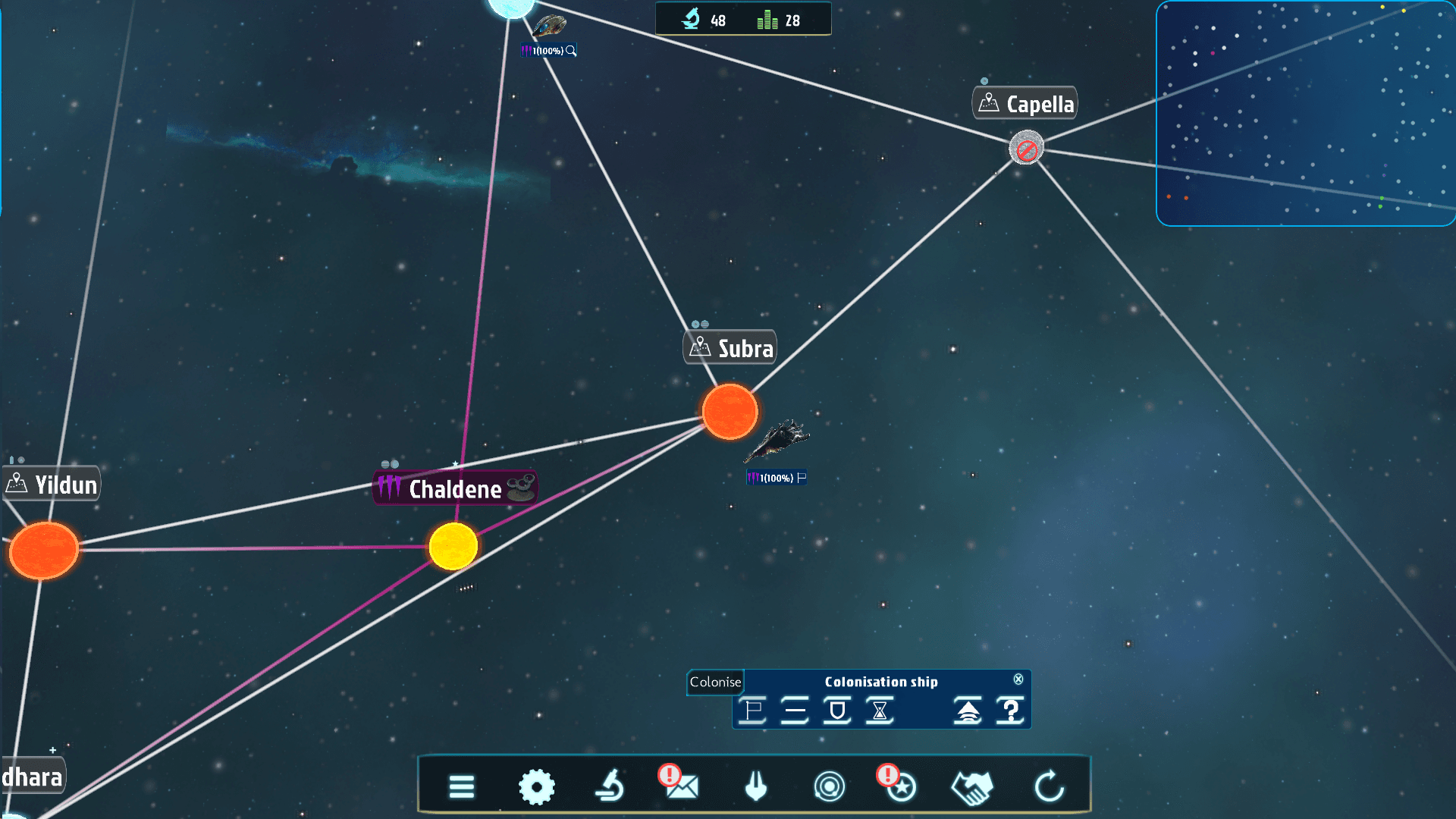Image resolution: width=1456 pixels, height=819 pixels.
Task: Open the star badge icon with alert
Action: click(x=900, y=786)
